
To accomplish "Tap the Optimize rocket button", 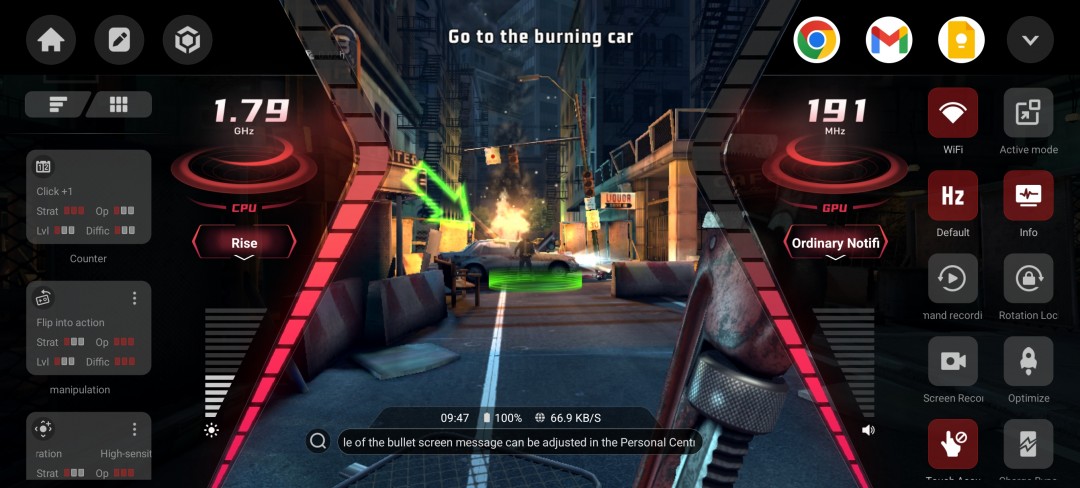I will point(1028,362).
